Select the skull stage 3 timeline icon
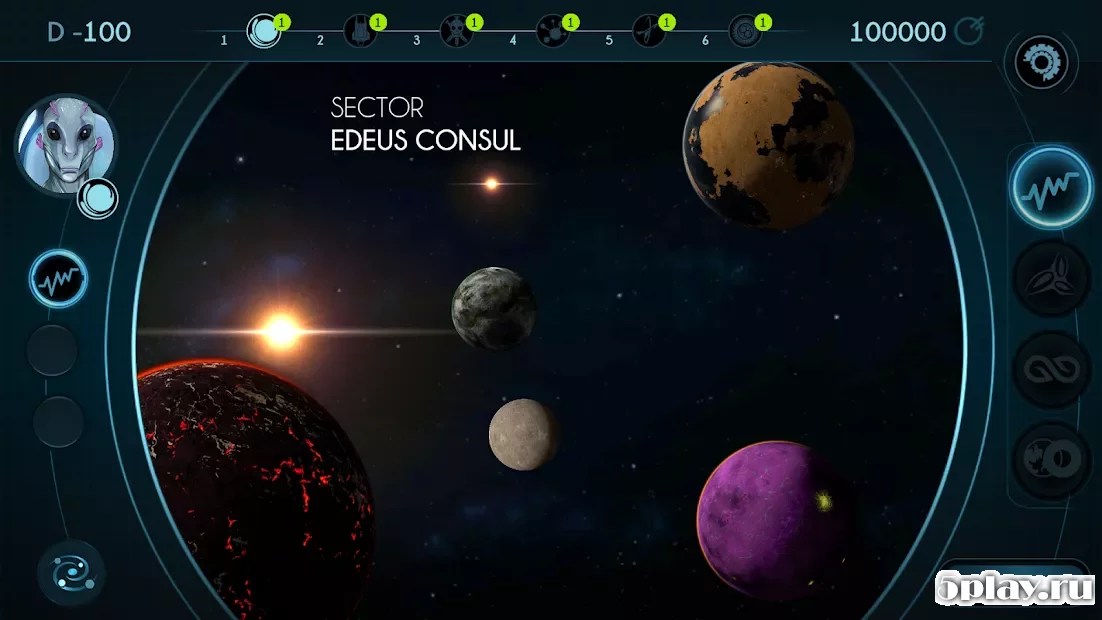This screenshot has width=1102, height=620. tap(456, 31)
